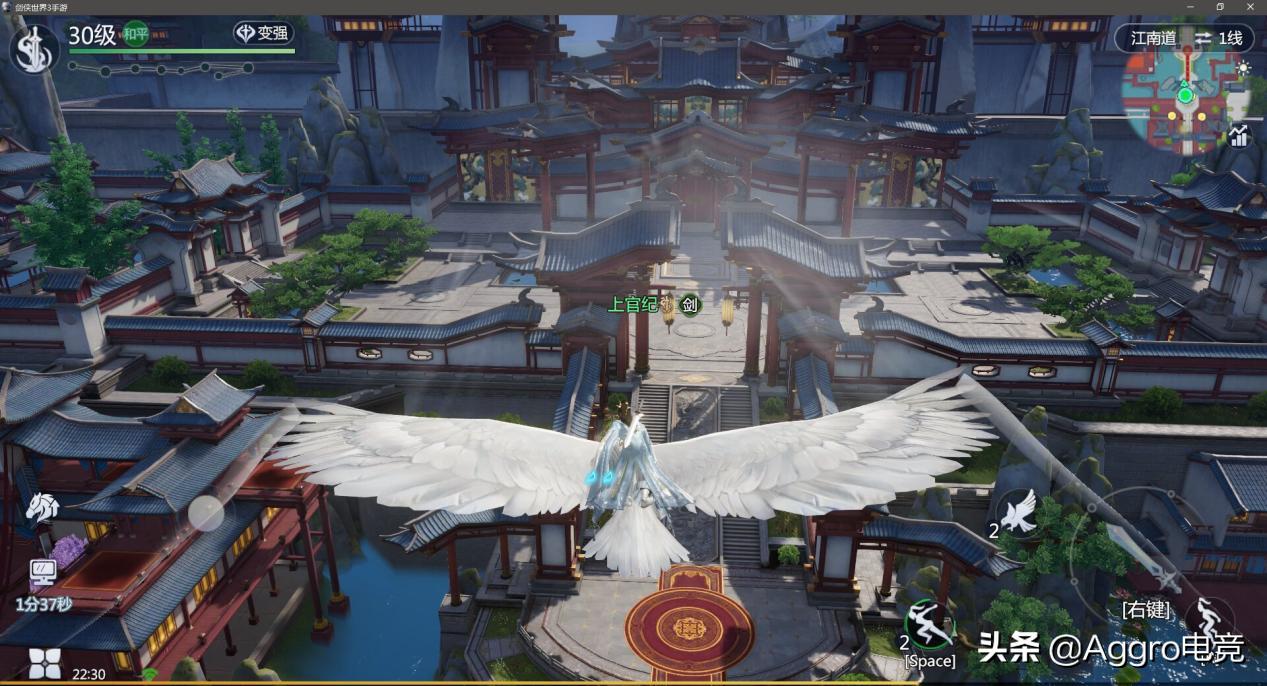1267x686 pixels.
Task: Close the game window
Action: tap(1249, 7)
